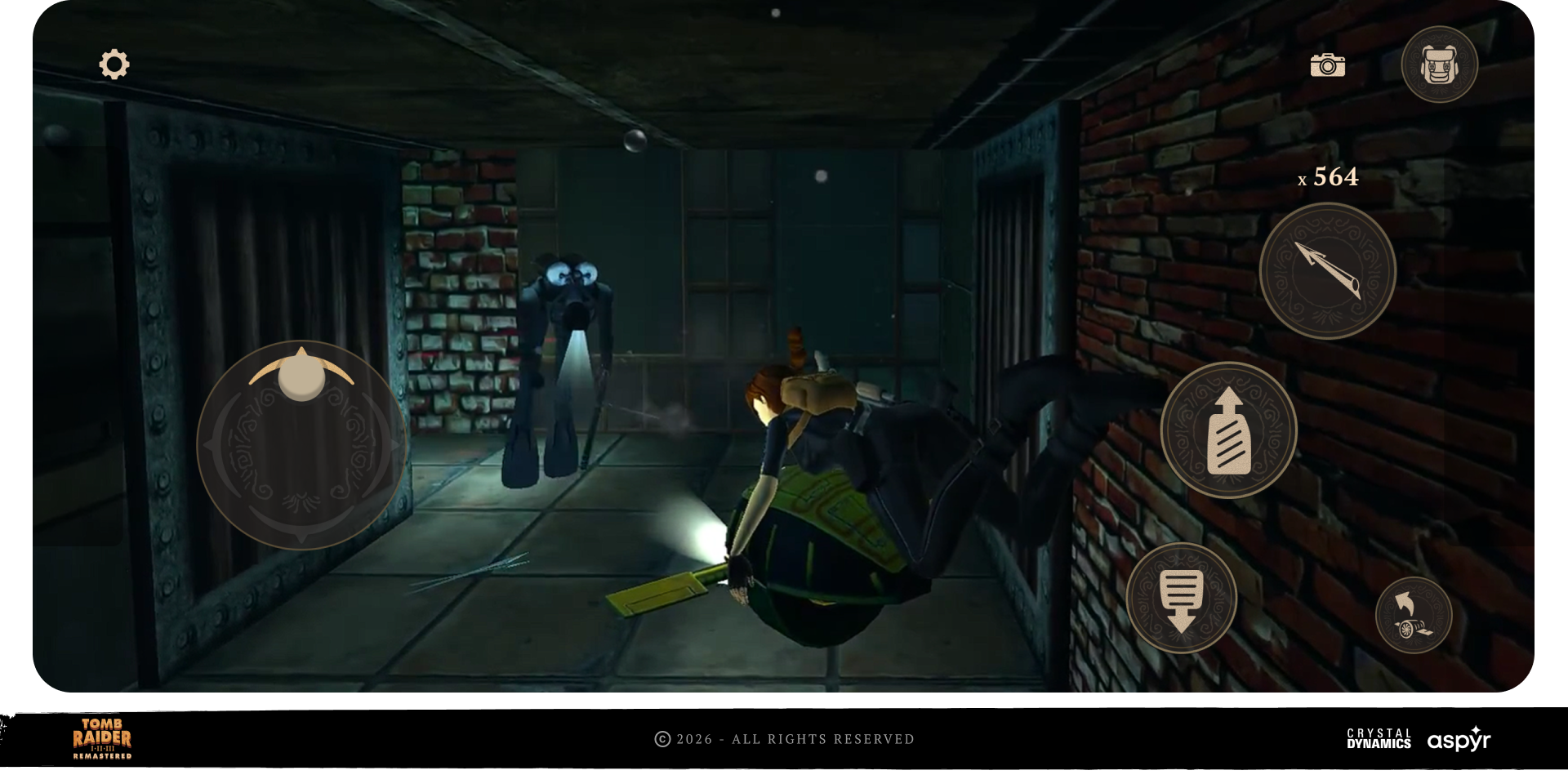Click the Tomb Raider Remastered logo
The image size is (1568, 775).
(102, 738)
